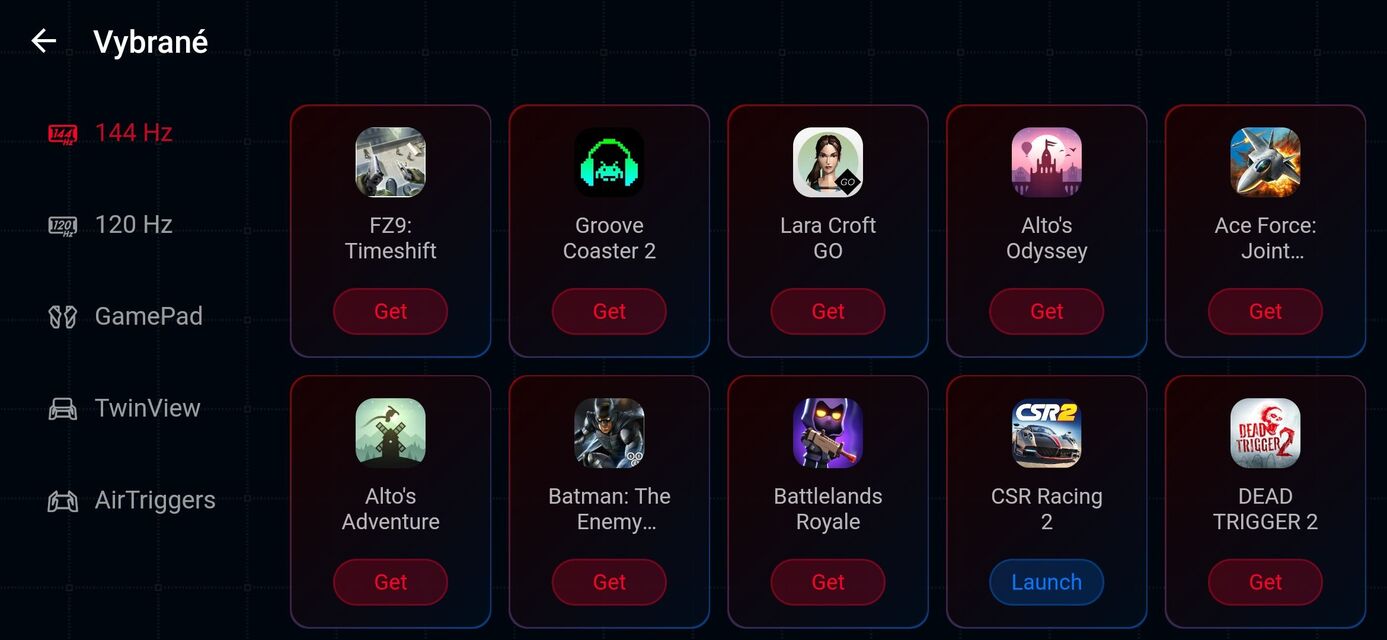Image resolution: width=1387 pixels, height=640 pixels.
Task: Get Alto's Odyssey
Action: click(x=1046, y=311)
